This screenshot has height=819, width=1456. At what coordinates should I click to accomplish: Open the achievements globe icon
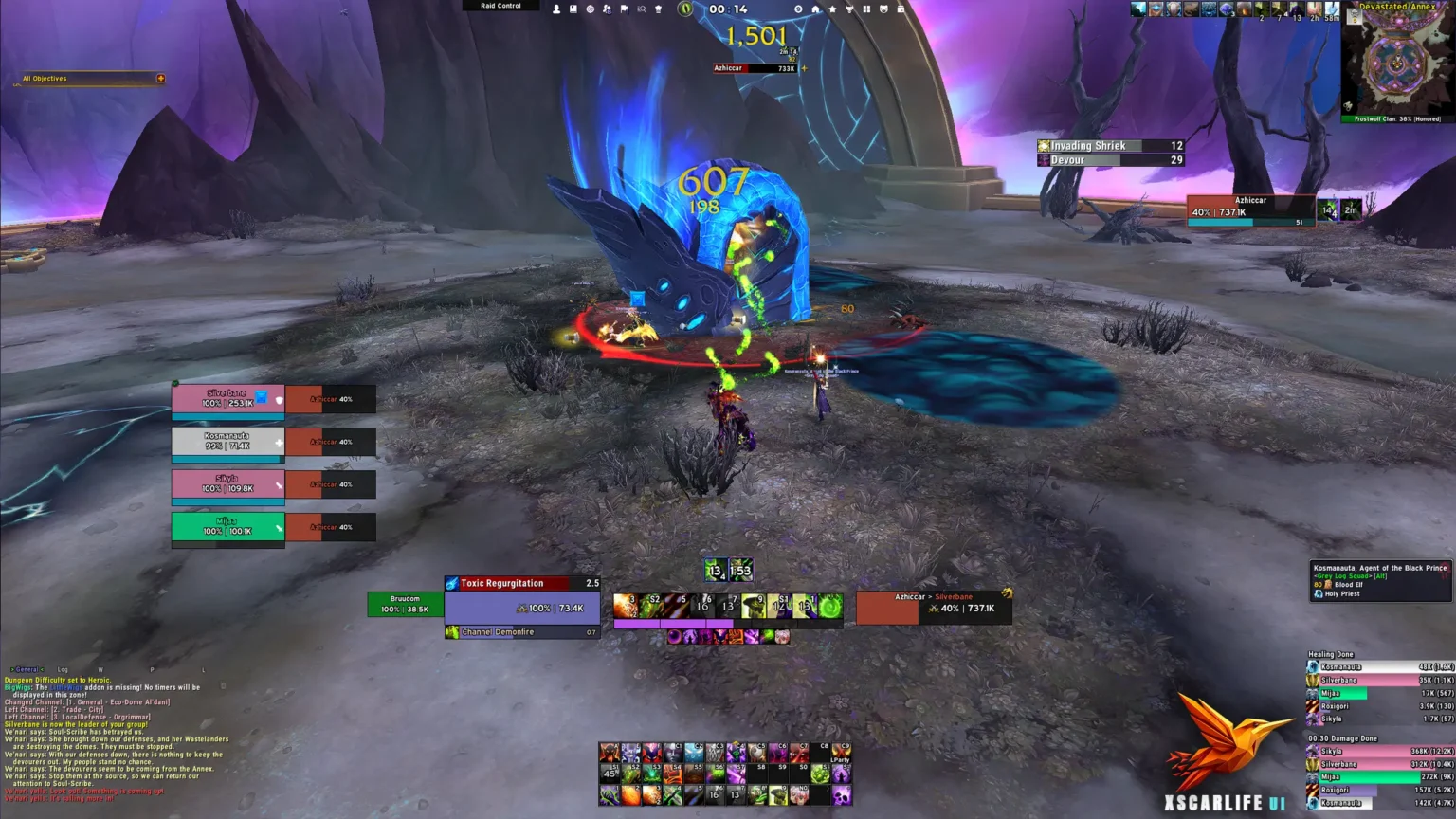point(590,8)
